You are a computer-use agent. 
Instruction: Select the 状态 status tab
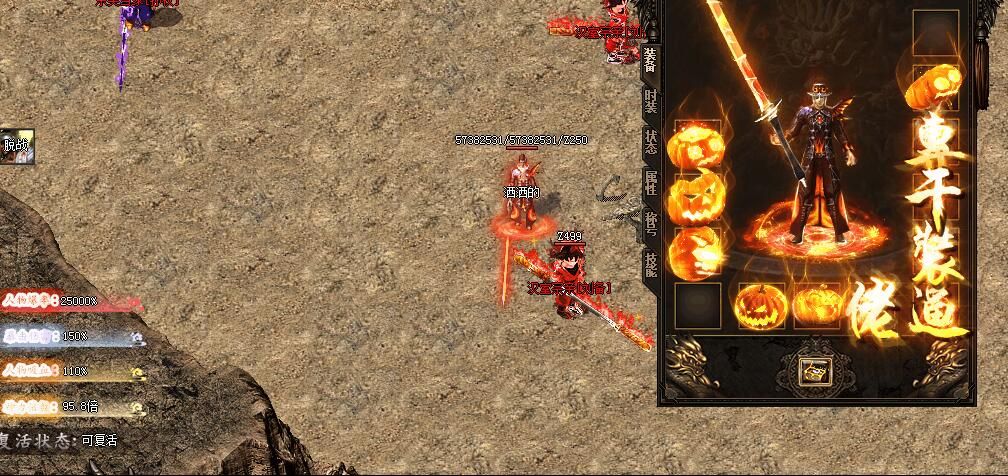coord(650,142)
